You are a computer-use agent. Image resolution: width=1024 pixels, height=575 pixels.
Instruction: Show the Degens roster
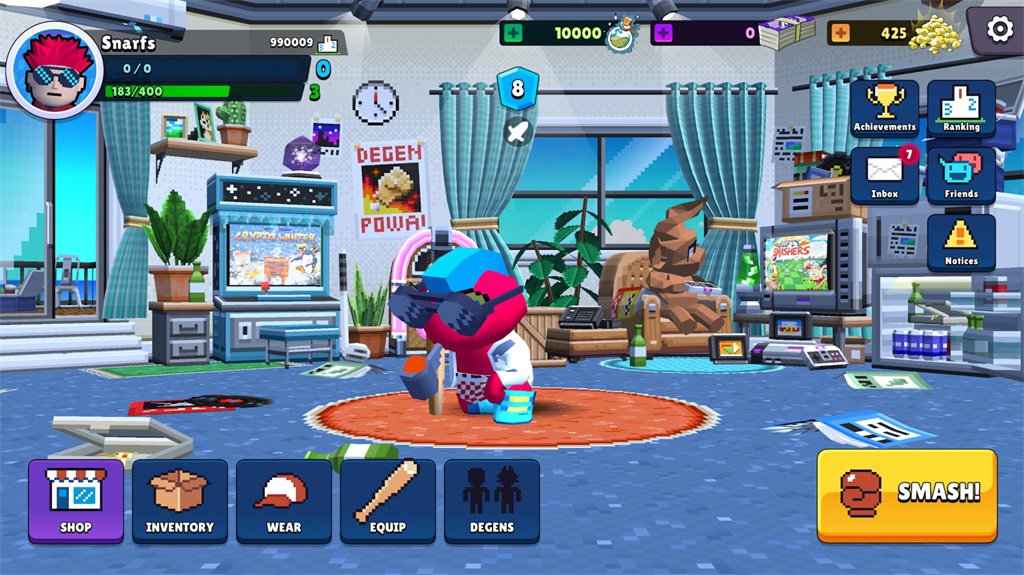492,500
